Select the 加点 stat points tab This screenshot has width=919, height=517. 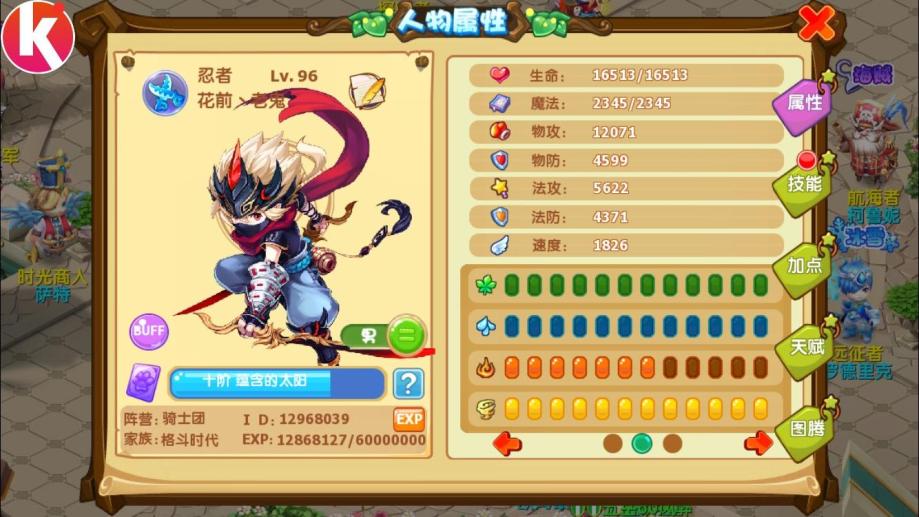pos(803,266)
